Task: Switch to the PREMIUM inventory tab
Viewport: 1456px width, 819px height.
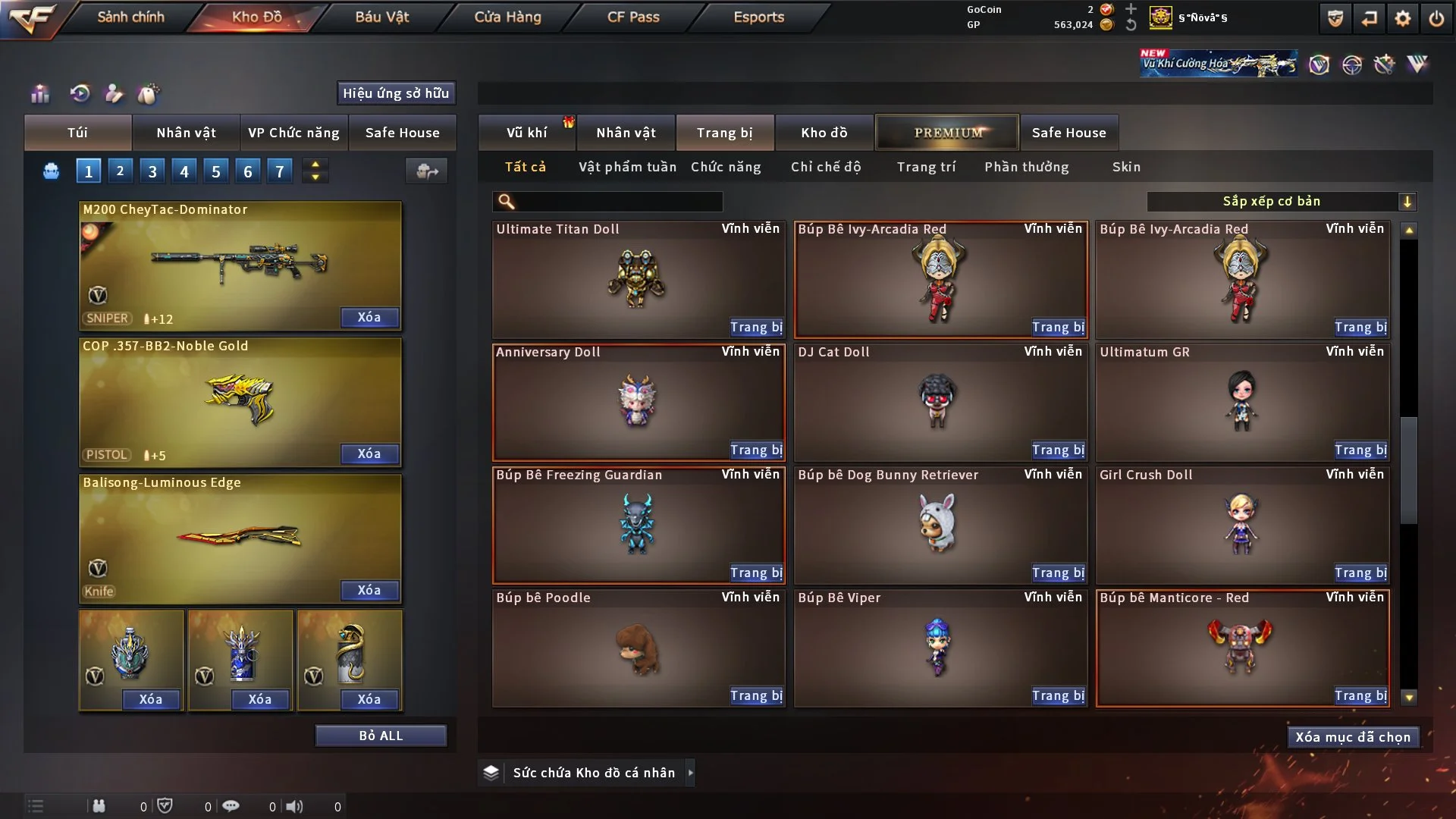Action: 947,133
